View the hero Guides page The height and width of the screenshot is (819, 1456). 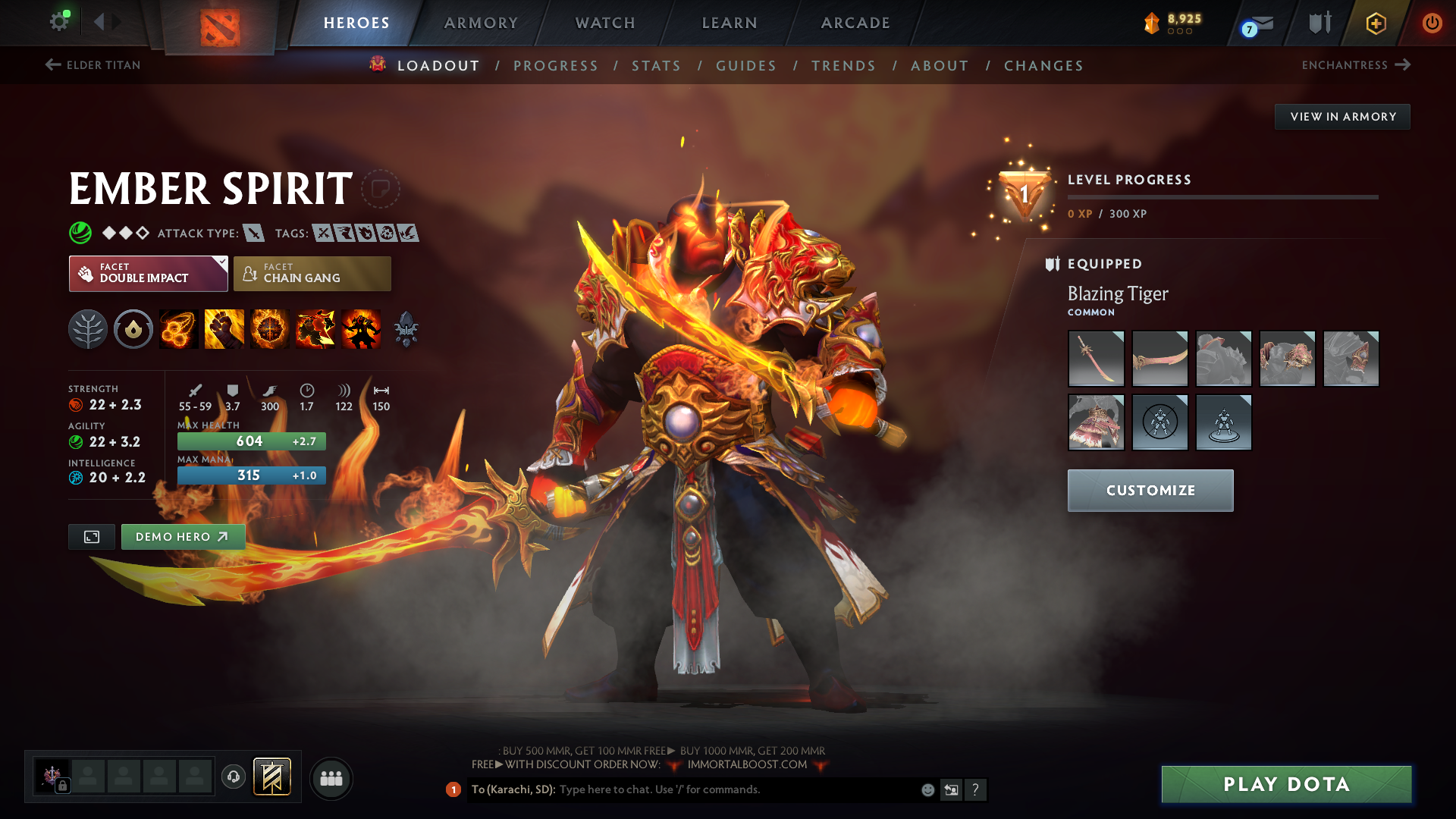tap(746, 66)
